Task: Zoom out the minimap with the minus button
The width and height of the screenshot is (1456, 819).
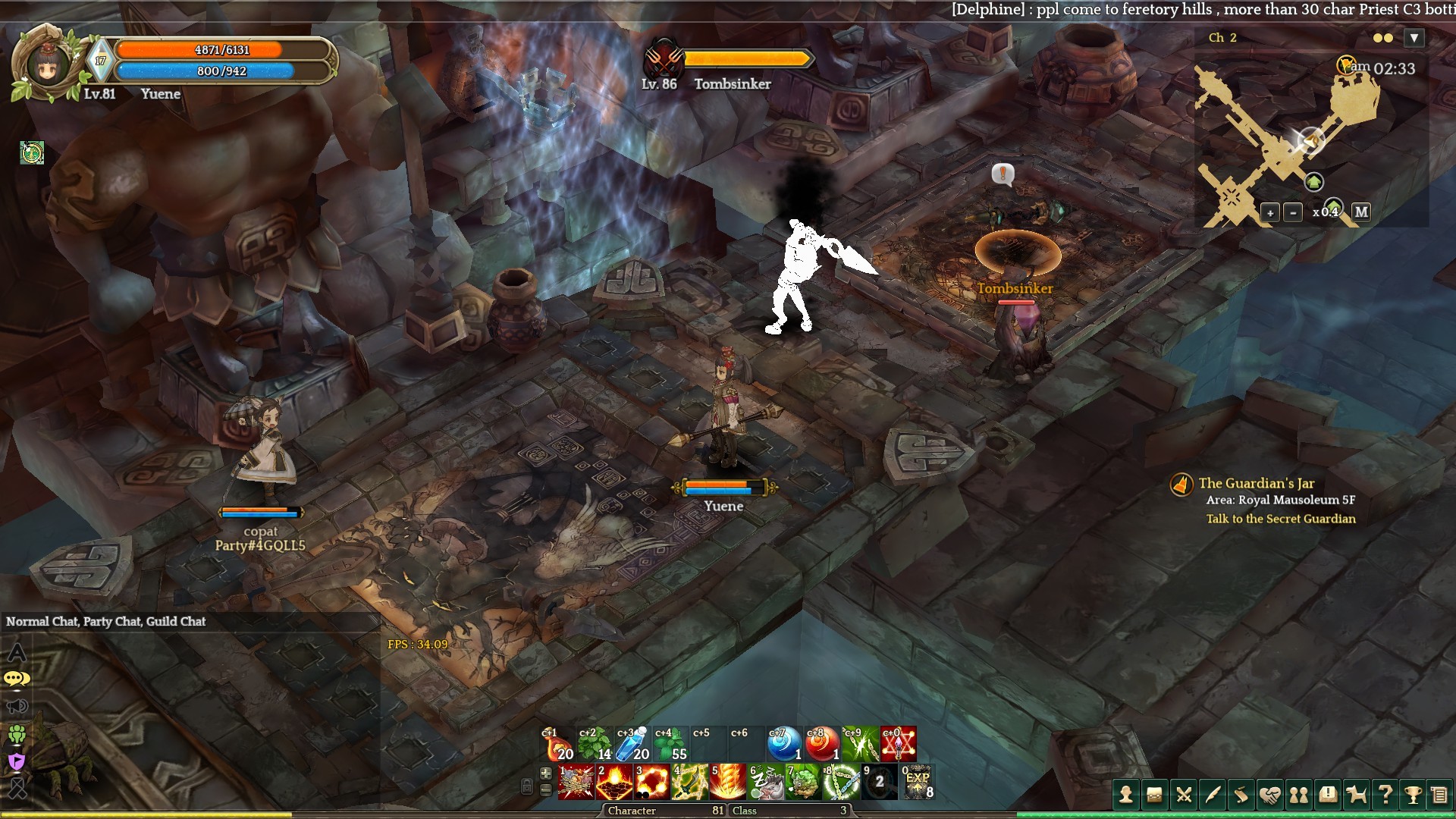Action: (x=1294, y=212)
